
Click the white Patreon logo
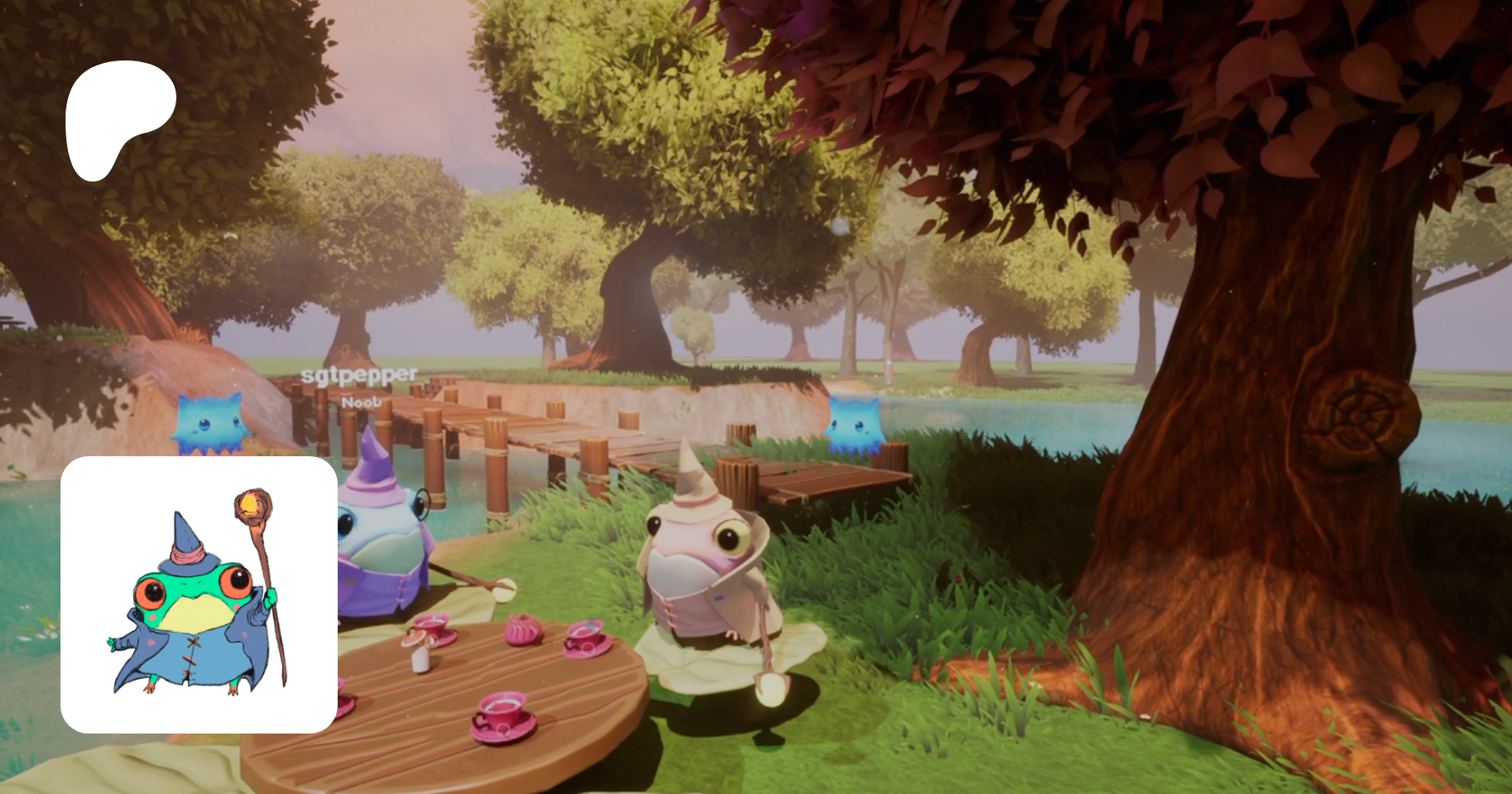[118, 119]
